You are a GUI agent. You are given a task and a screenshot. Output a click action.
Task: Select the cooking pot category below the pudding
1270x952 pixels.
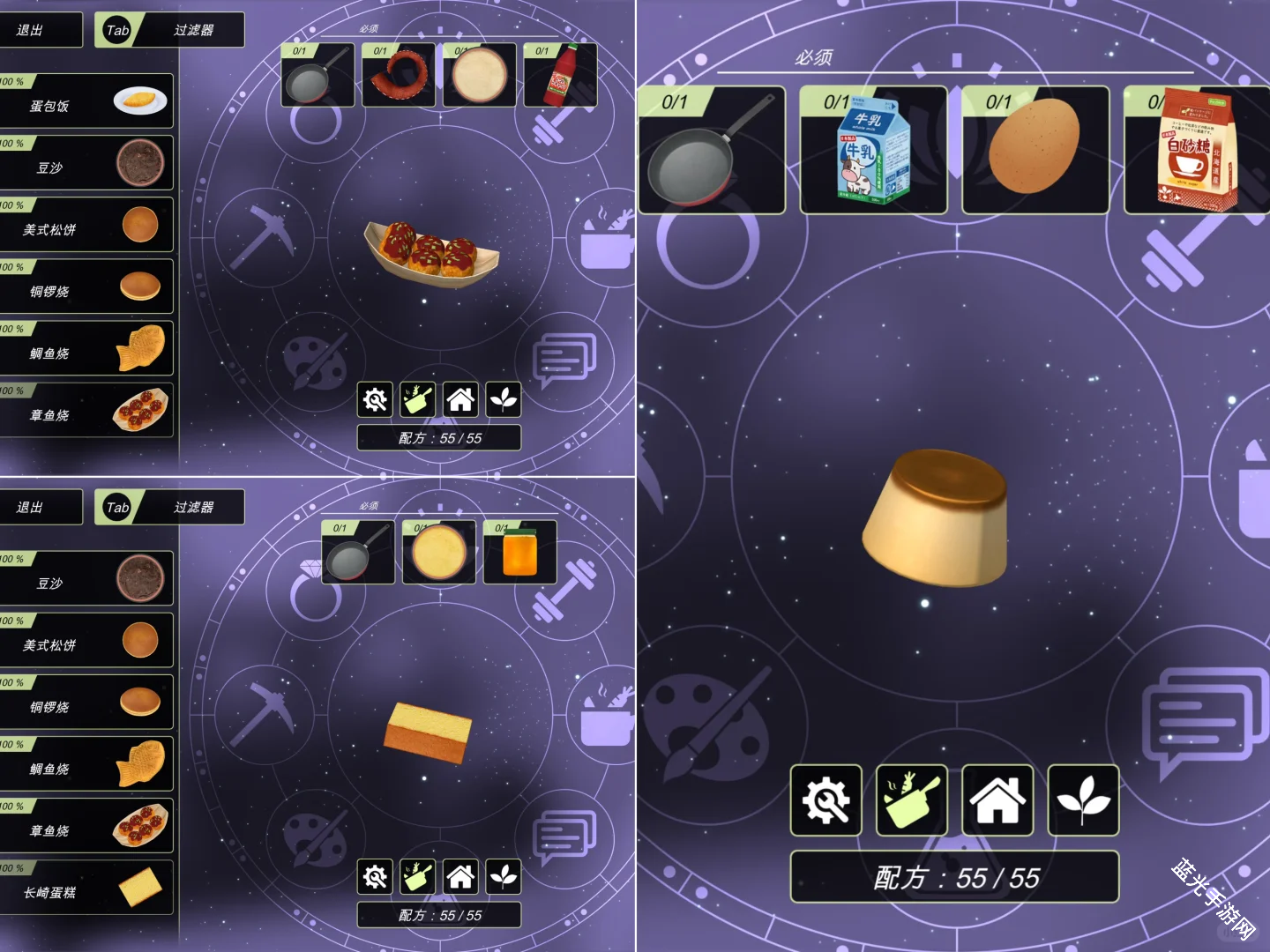[912, 800]
